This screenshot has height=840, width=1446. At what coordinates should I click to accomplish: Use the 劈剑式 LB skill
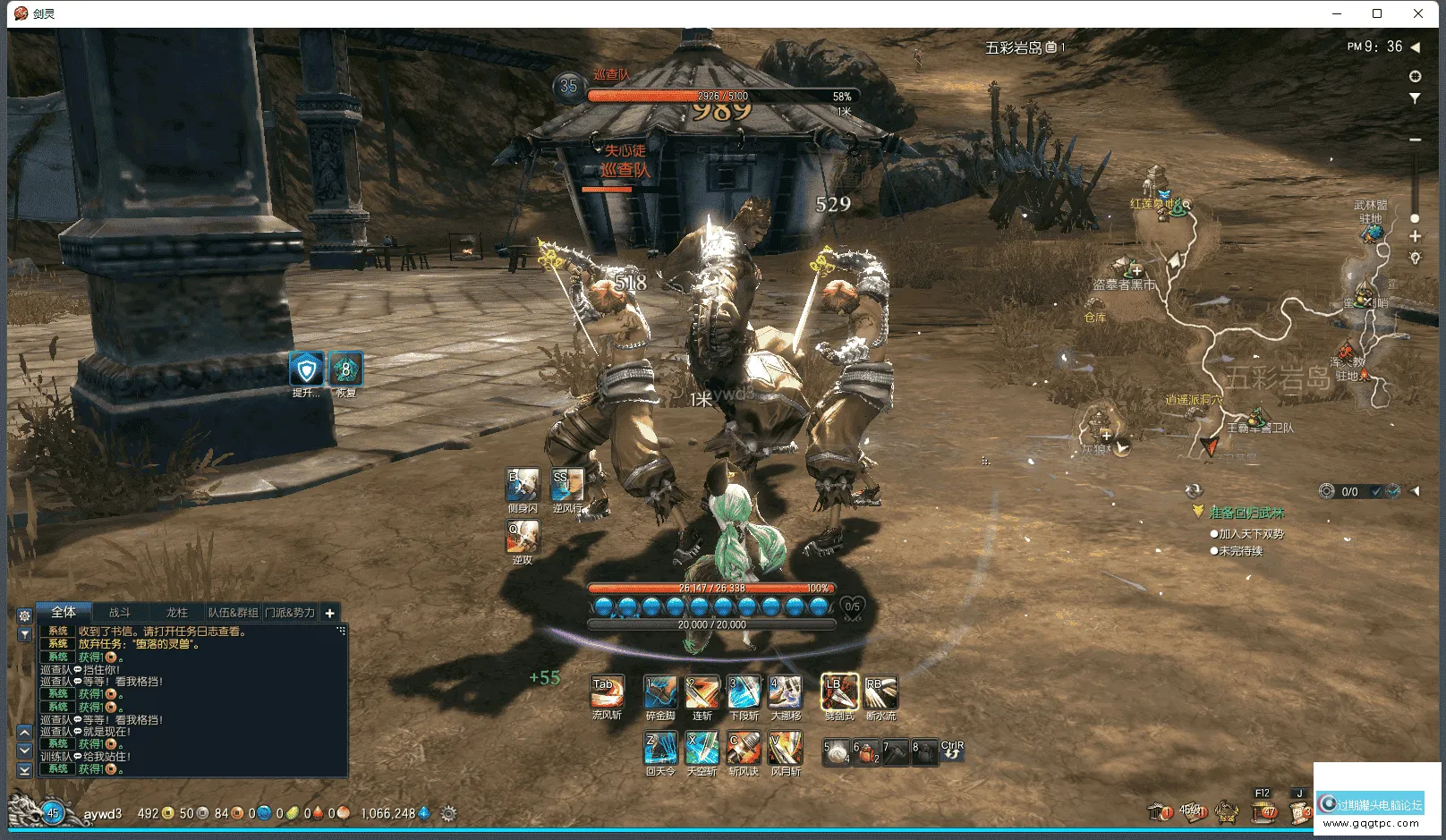tap(839, 692)
